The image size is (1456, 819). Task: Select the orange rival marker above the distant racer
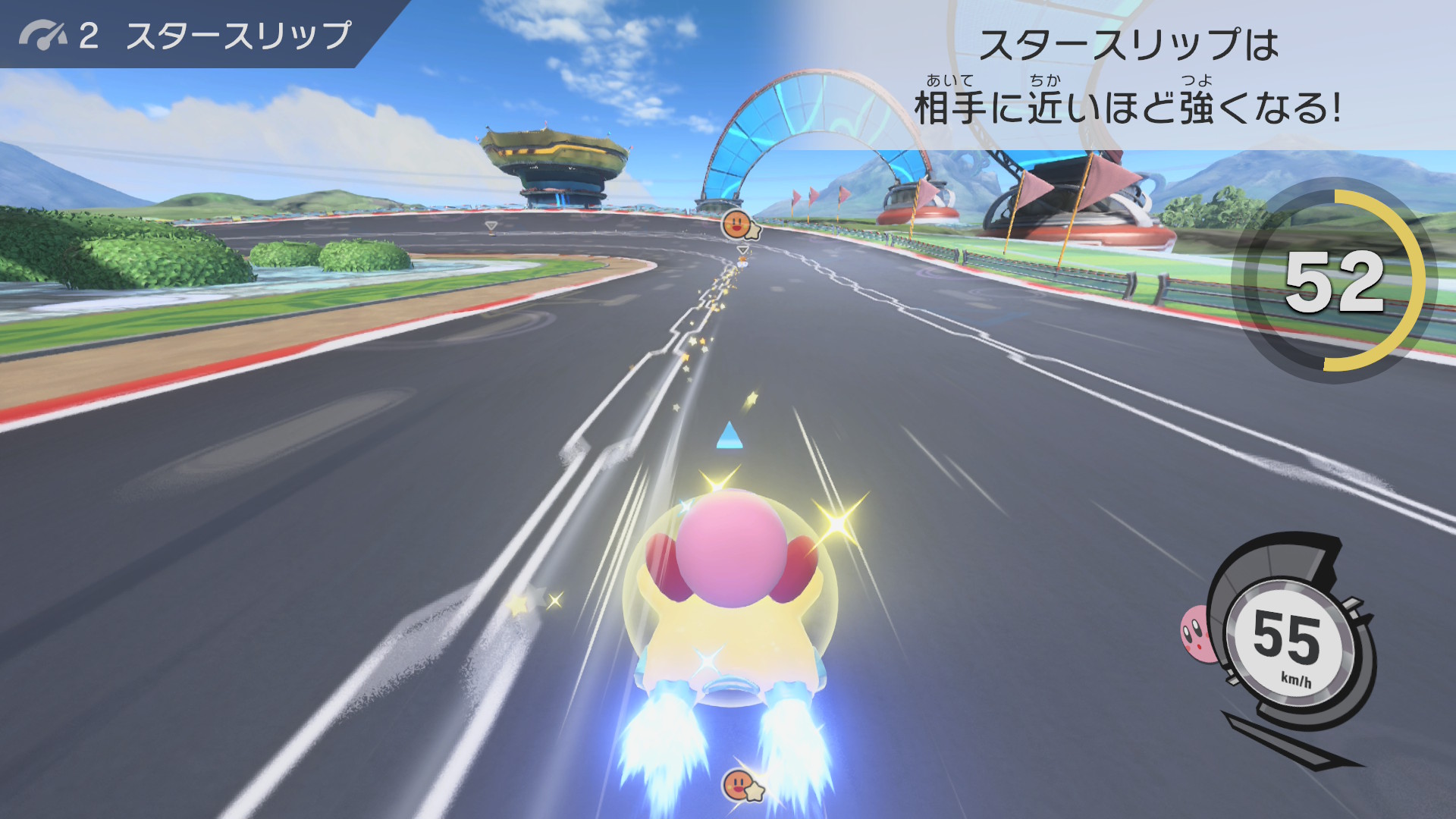tap(738, 225)
